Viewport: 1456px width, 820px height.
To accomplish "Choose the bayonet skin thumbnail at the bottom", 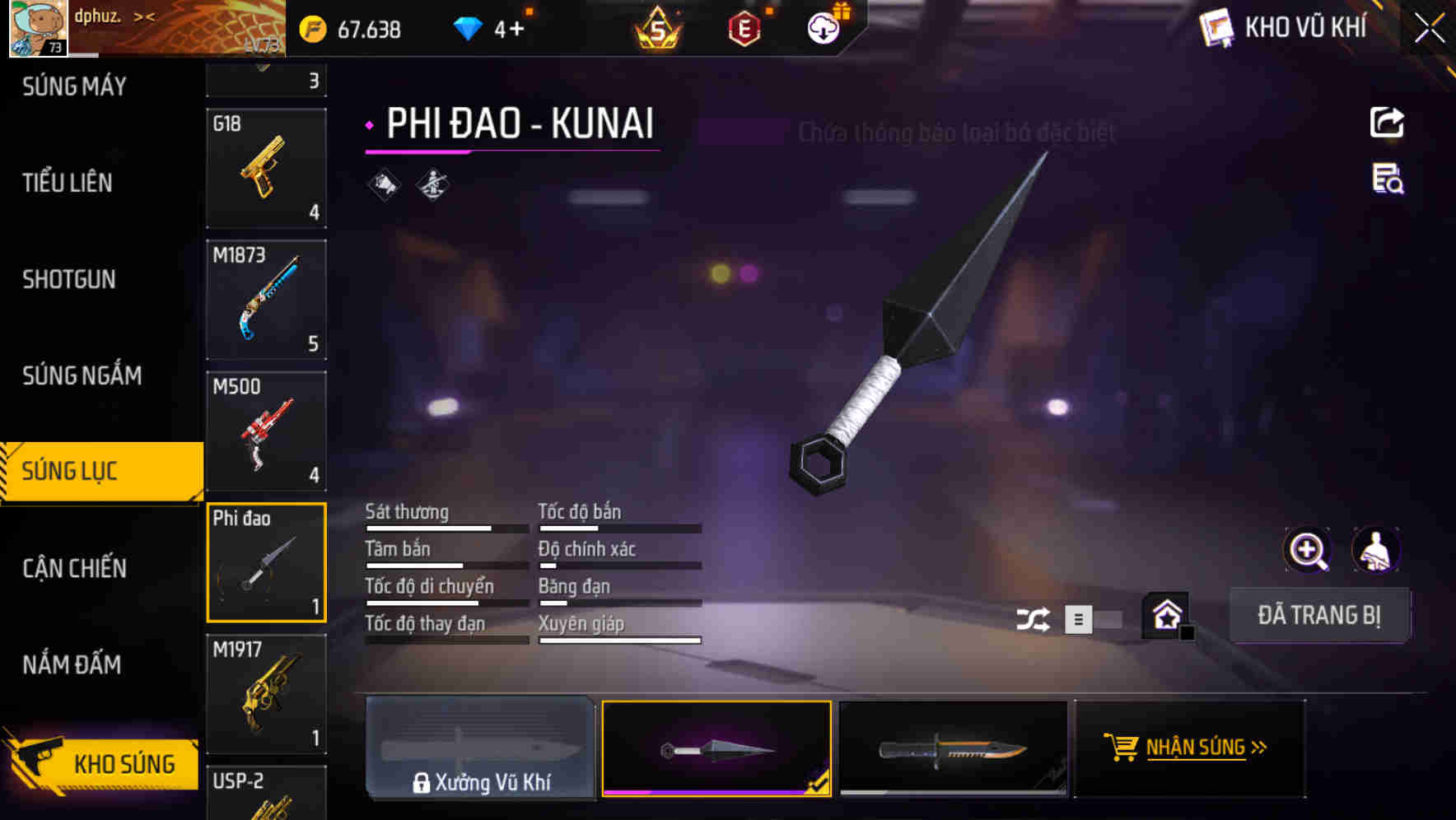I will 954,748.
